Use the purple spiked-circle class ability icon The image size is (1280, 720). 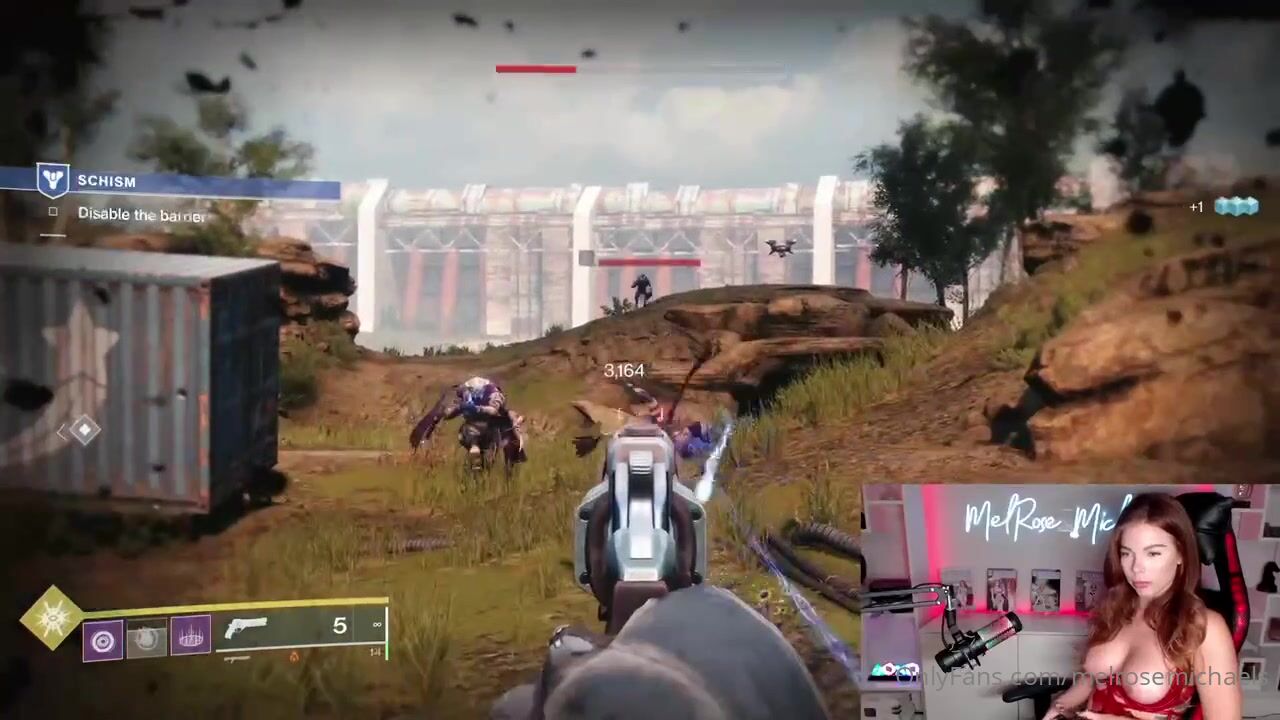click(191, 637)
